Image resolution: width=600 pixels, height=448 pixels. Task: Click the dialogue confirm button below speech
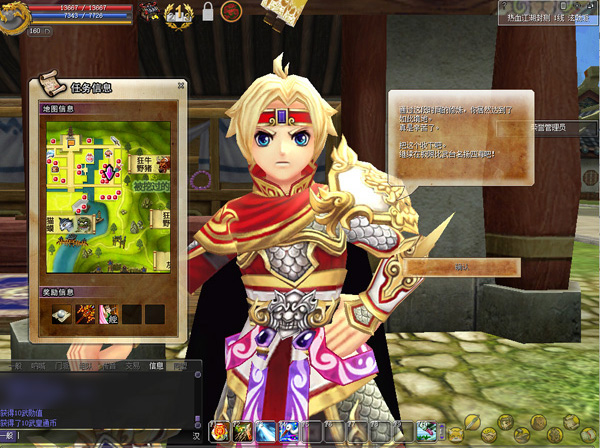click(462, 267)
